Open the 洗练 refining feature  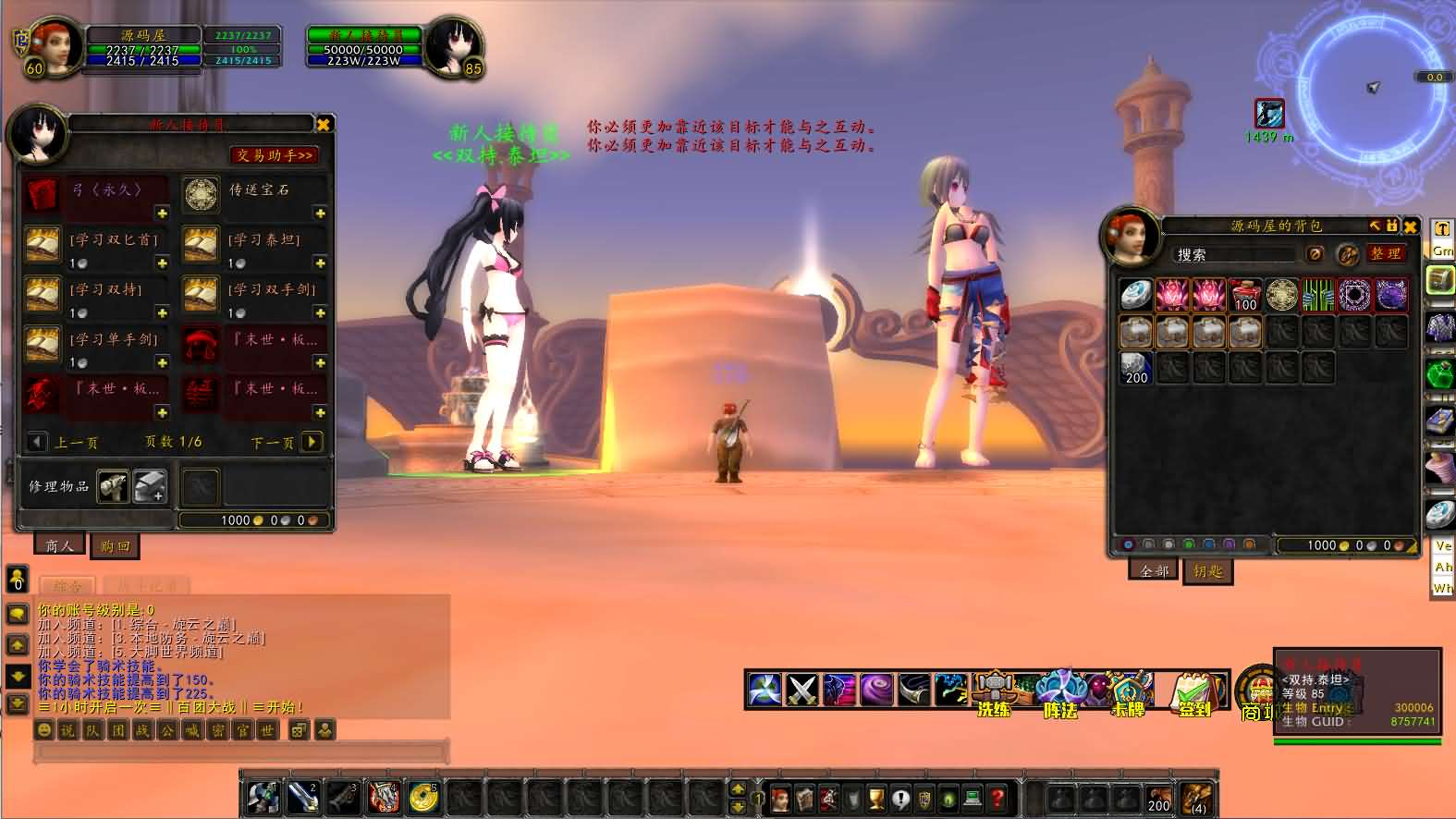[993, 691]
